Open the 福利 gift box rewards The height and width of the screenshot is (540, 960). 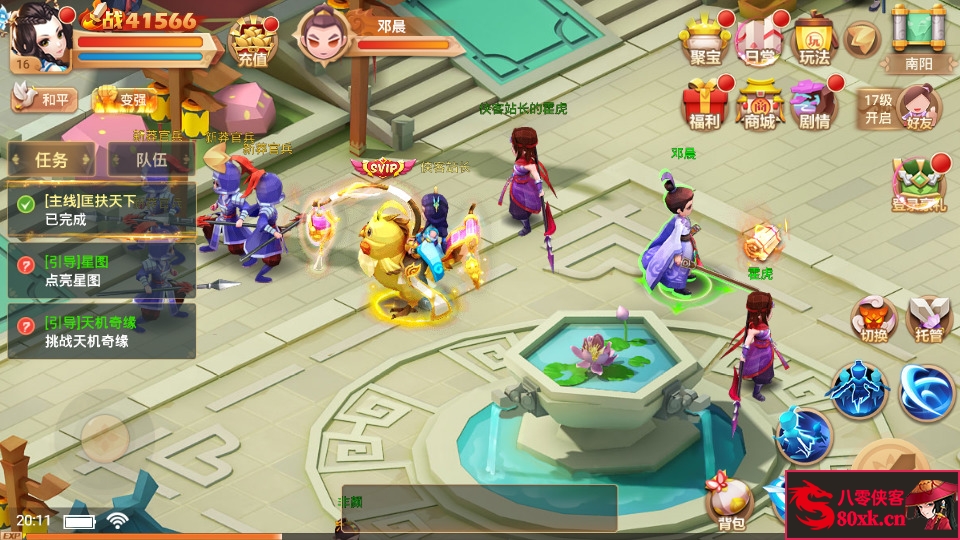705,105
